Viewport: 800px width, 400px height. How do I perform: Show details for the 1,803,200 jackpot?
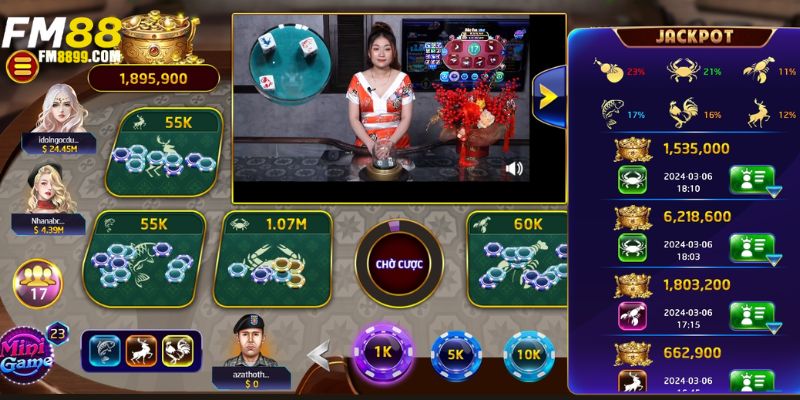pos(752,315)
